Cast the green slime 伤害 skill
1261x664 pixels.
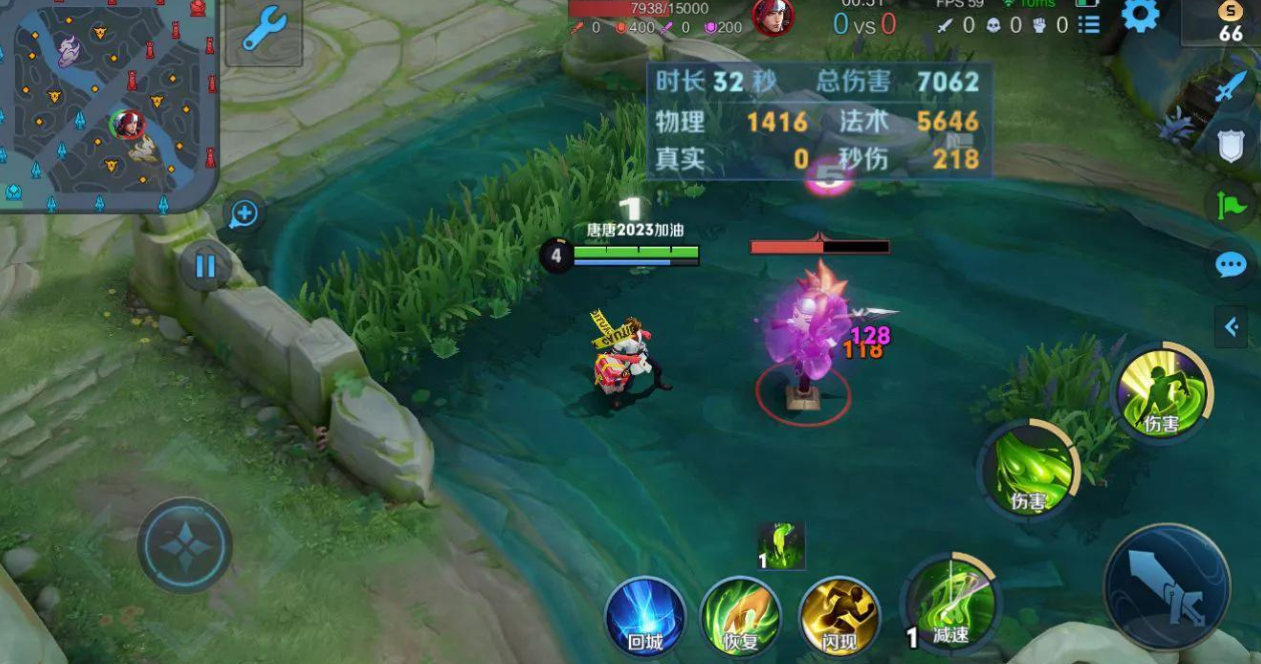click(x=1029, y=470)
